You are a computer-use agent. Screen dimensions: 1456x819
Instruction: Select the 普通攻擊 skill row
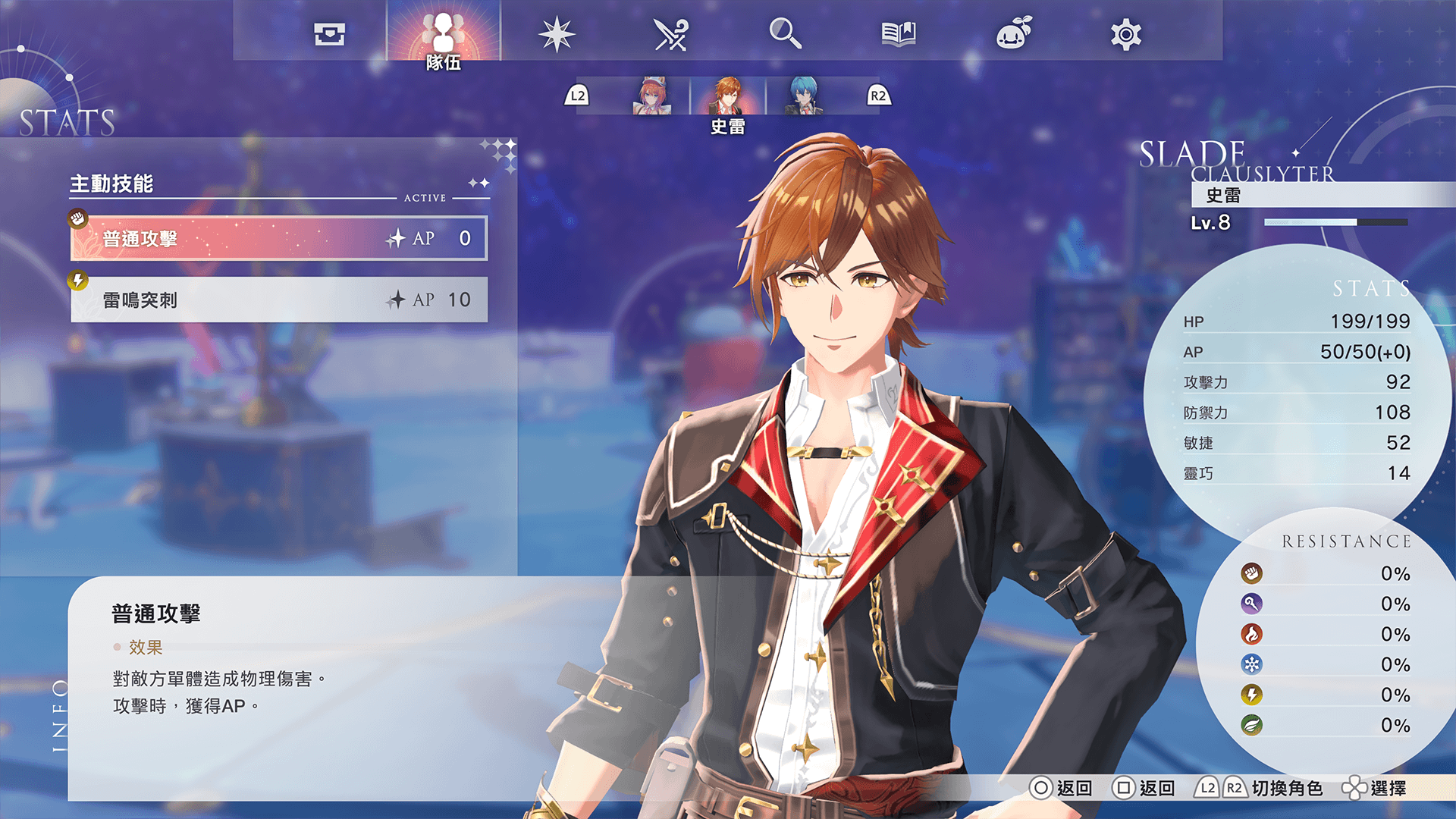(x=279, y=239)
